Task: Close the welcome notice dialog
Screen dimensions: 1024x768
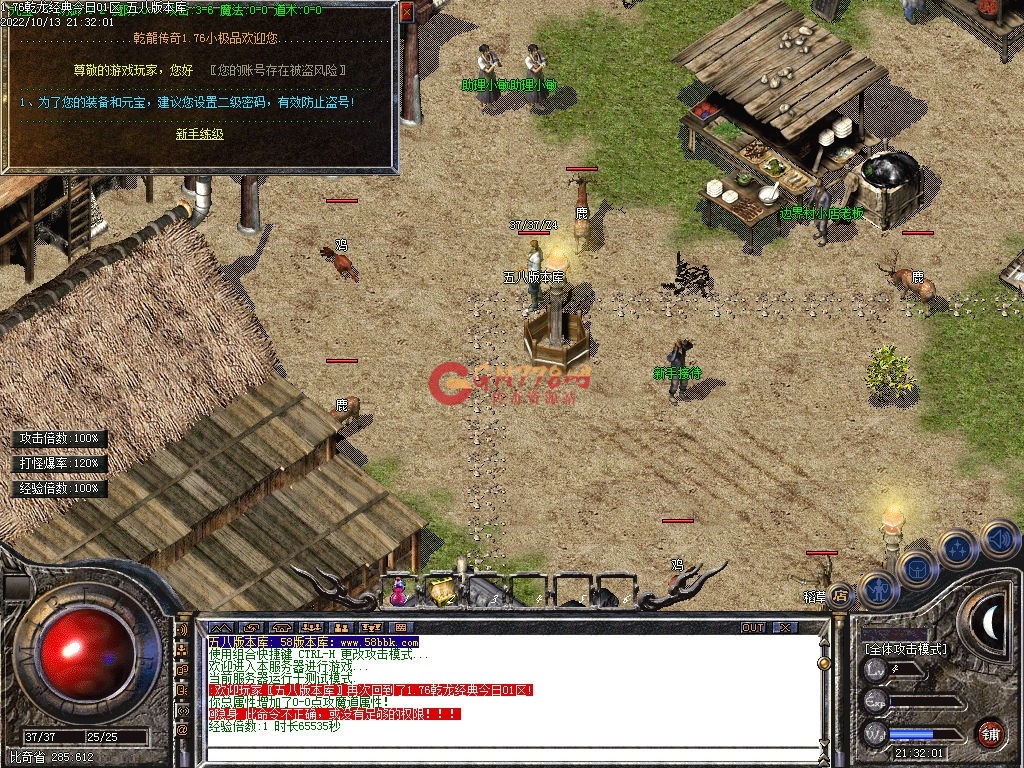Action: (406, 13)
